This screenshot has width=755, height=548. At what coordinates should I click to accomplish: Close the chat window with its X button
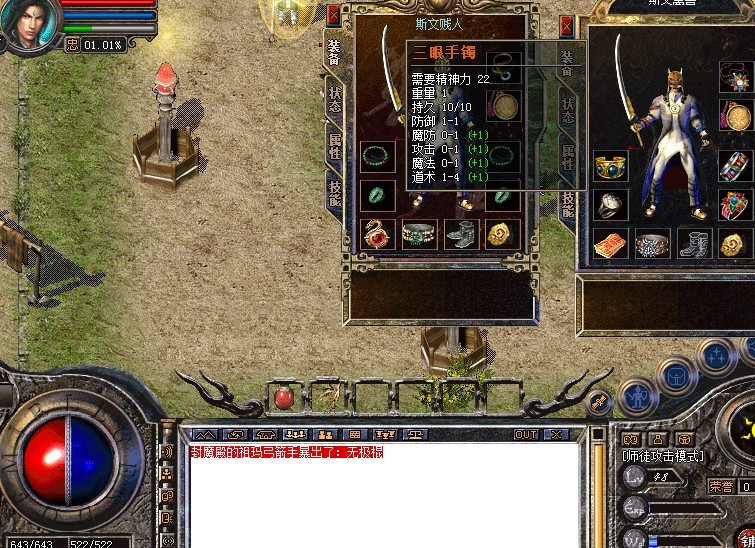[x=555, y=435]
